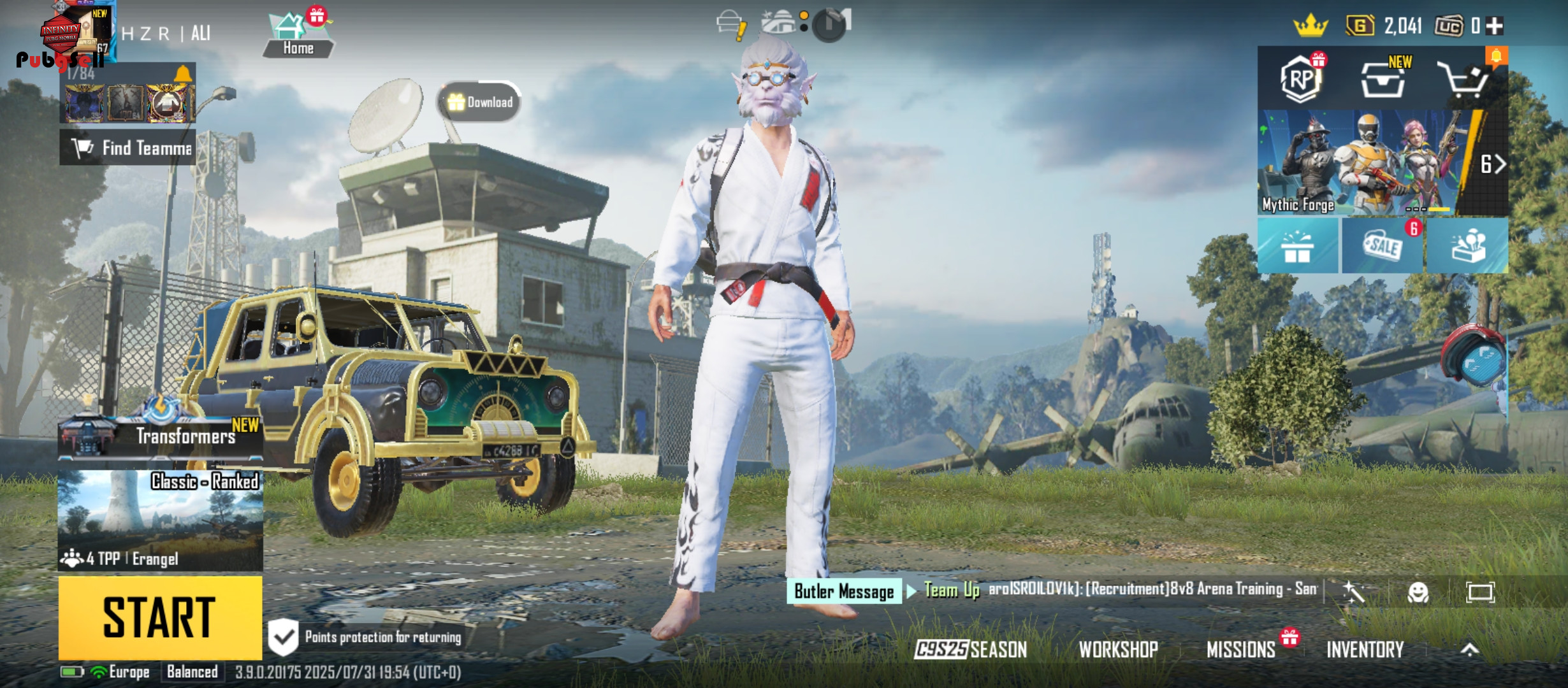Click the Find Teammate button
1568x688 pixels.
pos(128,148)
